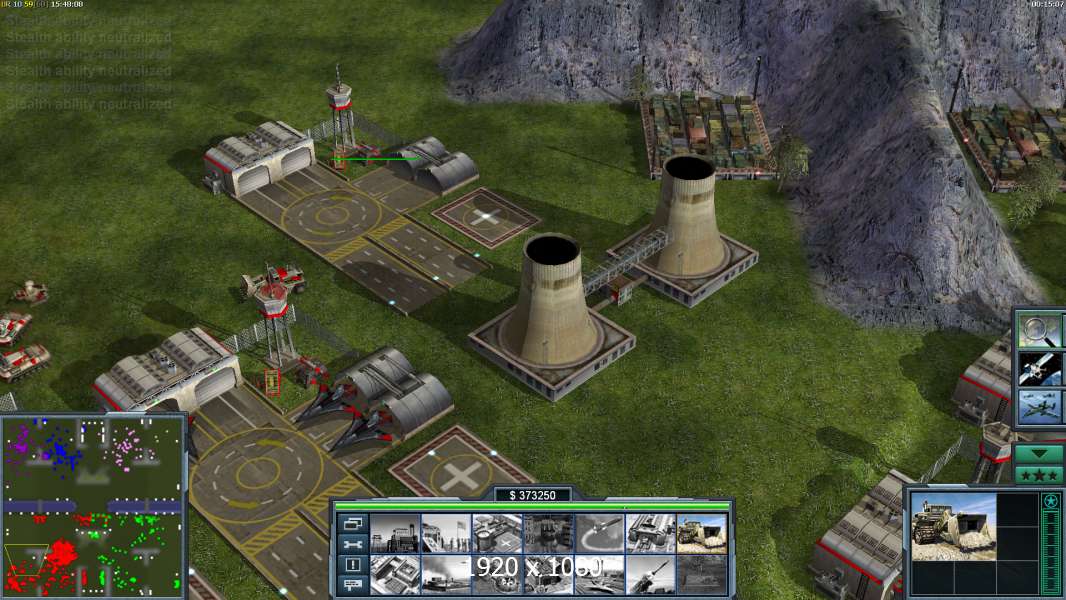Choose the power plant build icon

click(x=393, y=533)
